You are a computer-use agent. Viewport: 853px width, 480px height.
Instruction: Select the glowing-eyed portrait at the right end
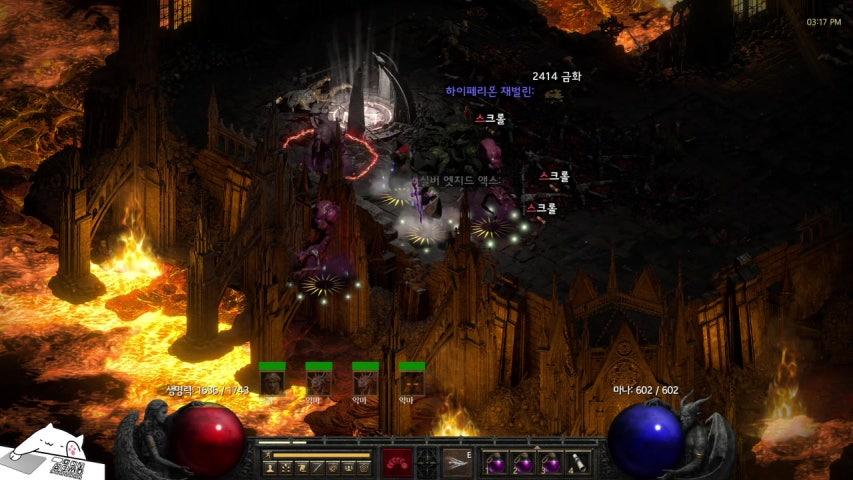point(411,382)
